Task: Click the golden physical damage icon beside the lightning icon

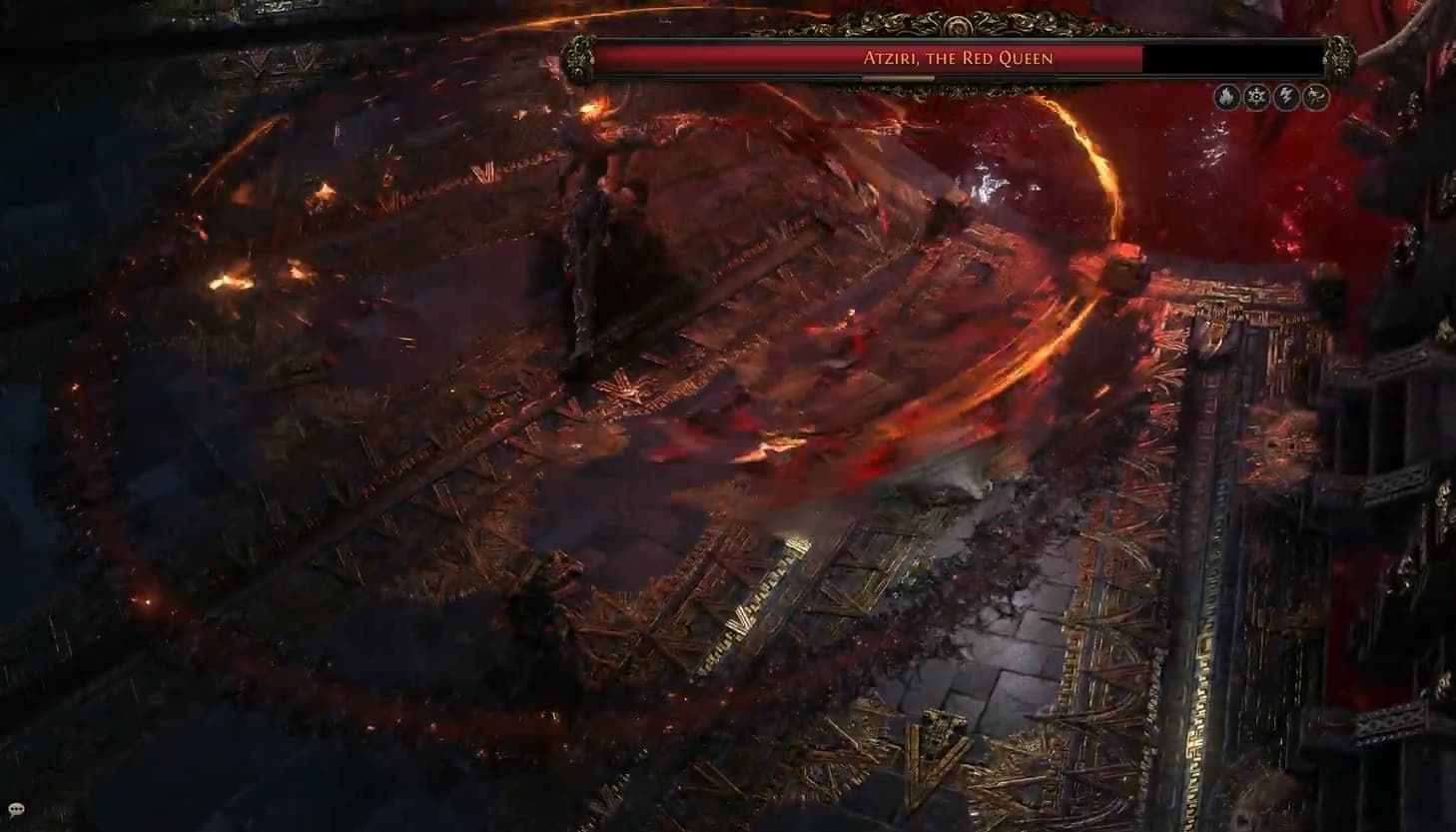Action: pyautogui.click(x=1316, y=97)
